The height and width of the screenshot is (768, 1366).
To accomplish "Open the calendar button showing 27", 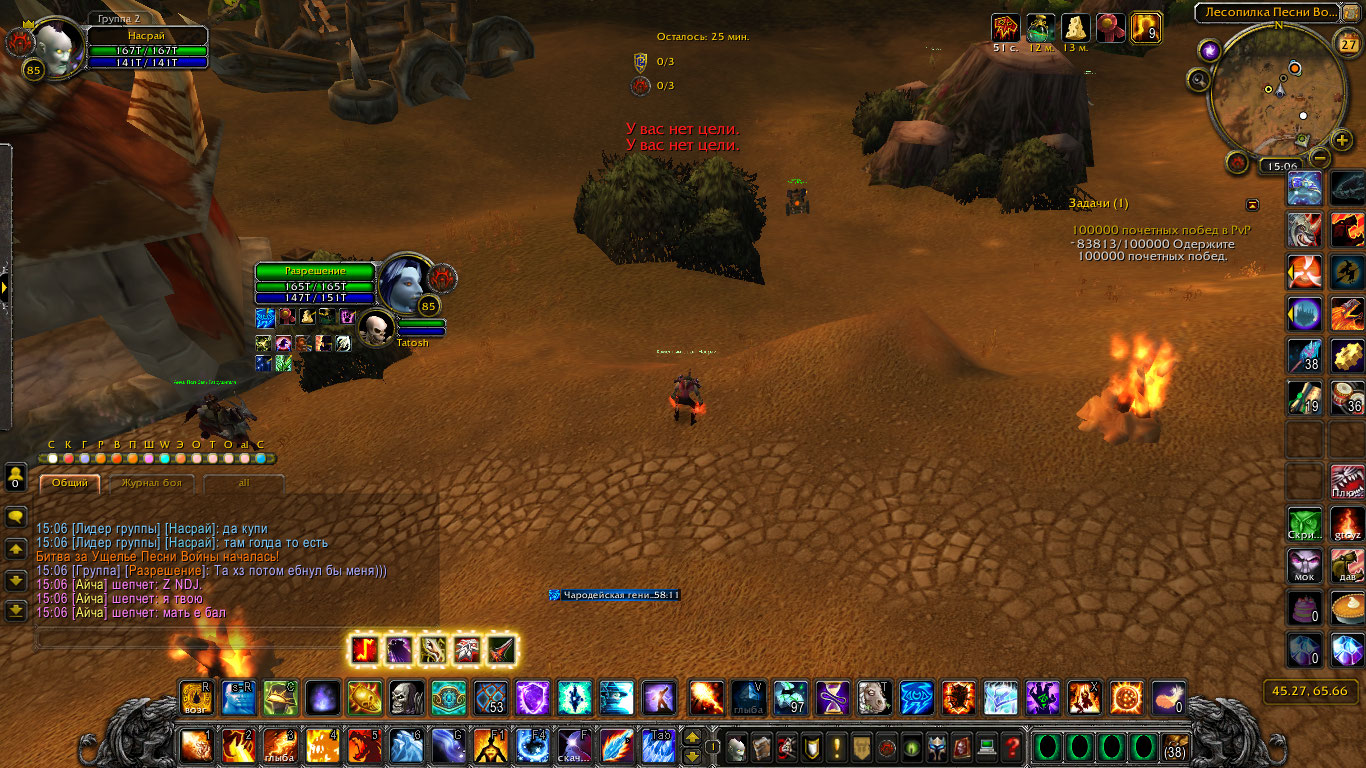I will (1347, 45).
